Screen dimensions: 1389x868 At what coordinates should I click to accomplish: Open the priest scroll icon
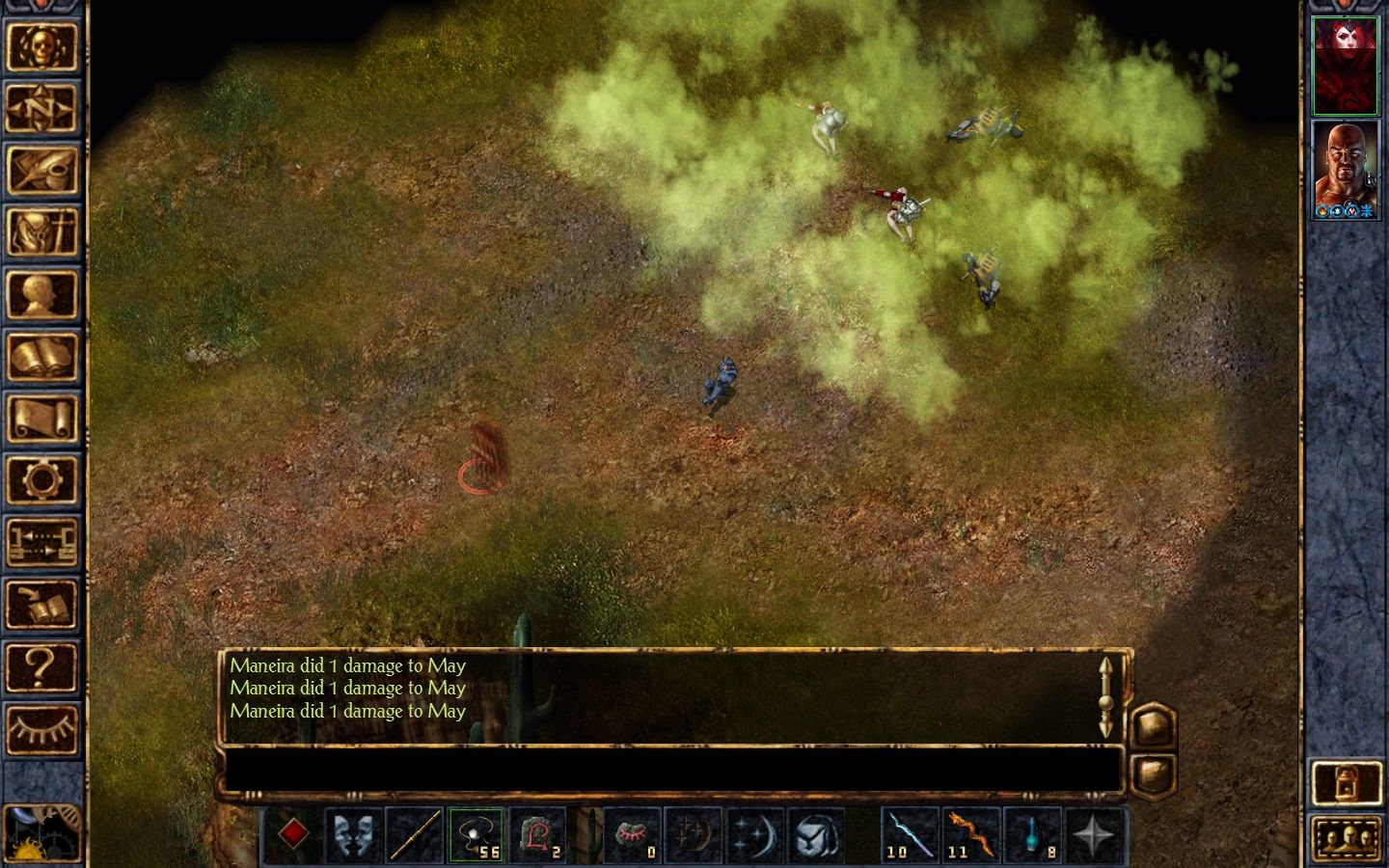[x=41, y=419]
